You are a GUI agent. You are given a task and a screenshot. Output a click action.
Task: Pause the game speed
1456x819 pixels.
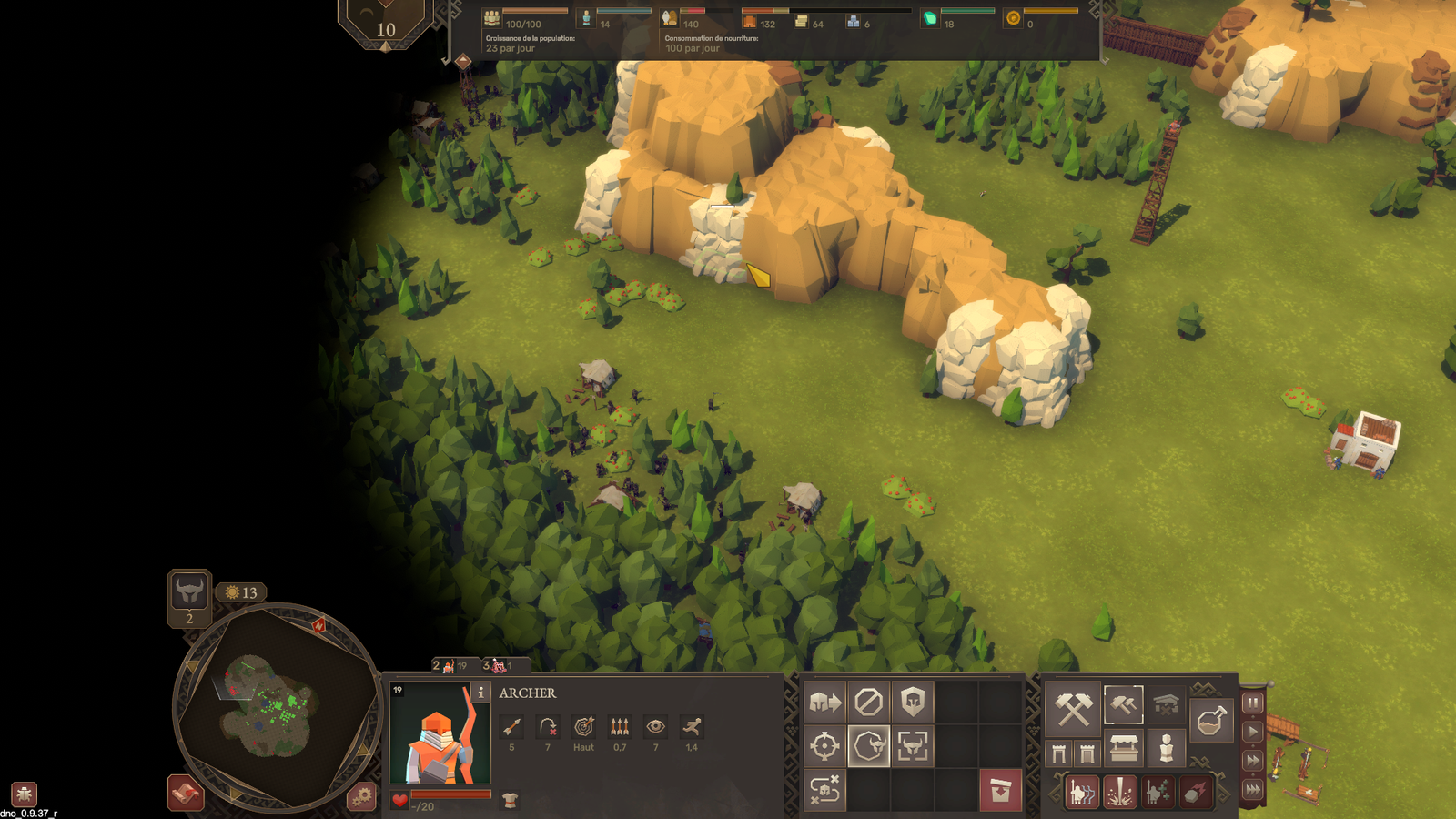pyautogui.click(x=1253, y=703)
